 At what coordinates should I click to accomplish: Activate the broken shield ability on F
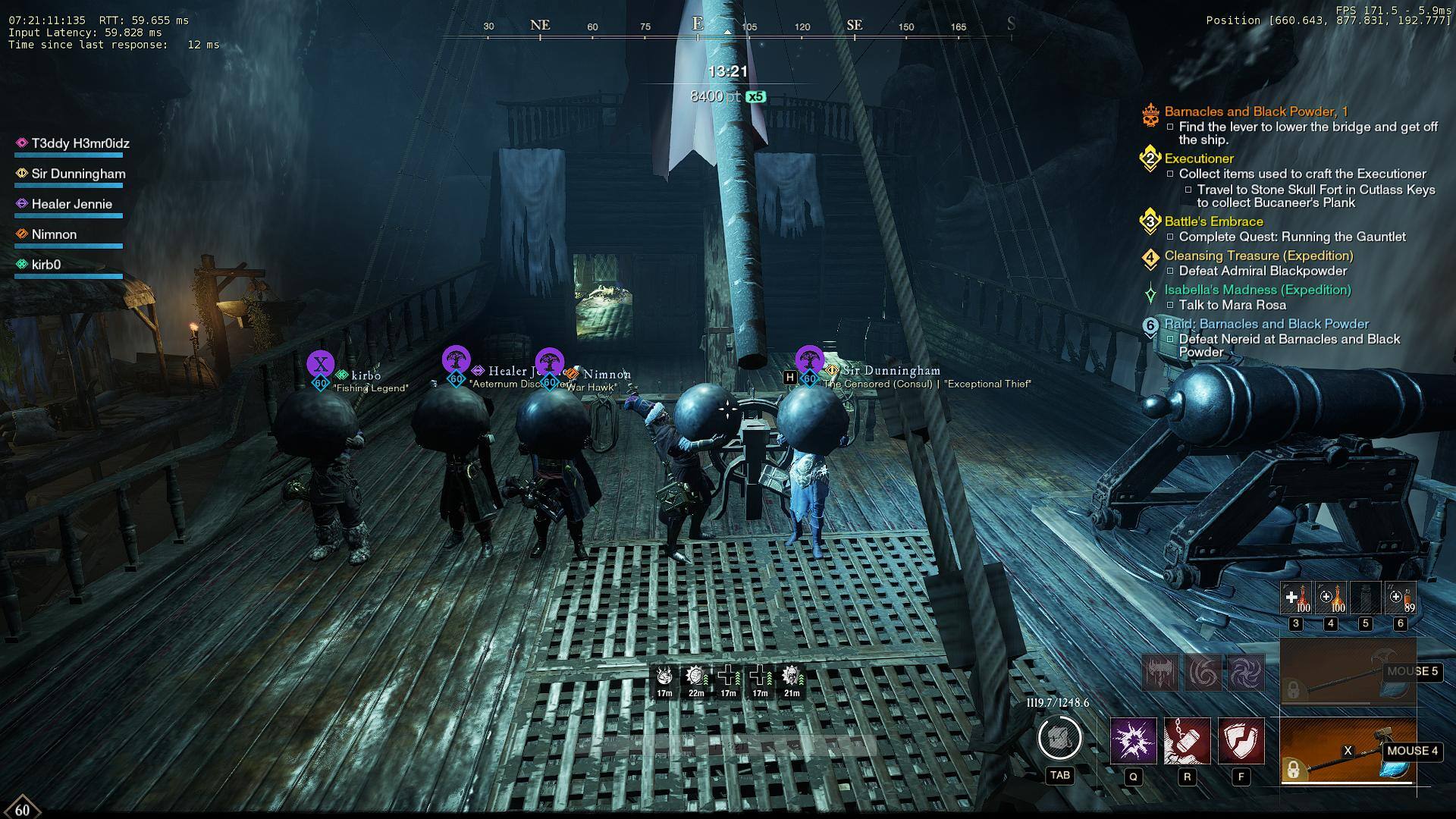tap(1241, 740)
